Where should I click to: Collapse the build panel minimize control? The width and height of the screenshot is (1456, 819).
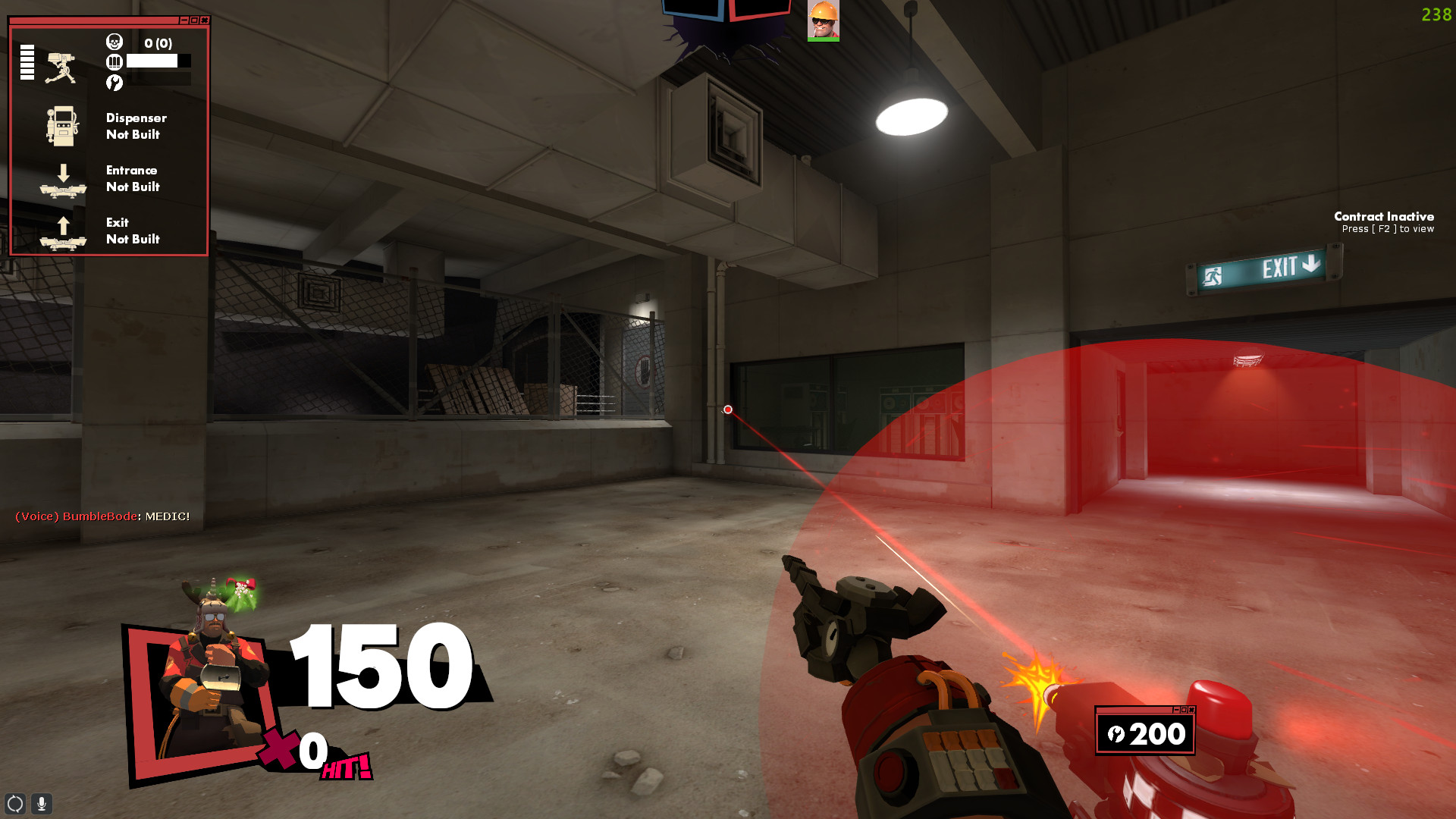[x=184, y=20]
